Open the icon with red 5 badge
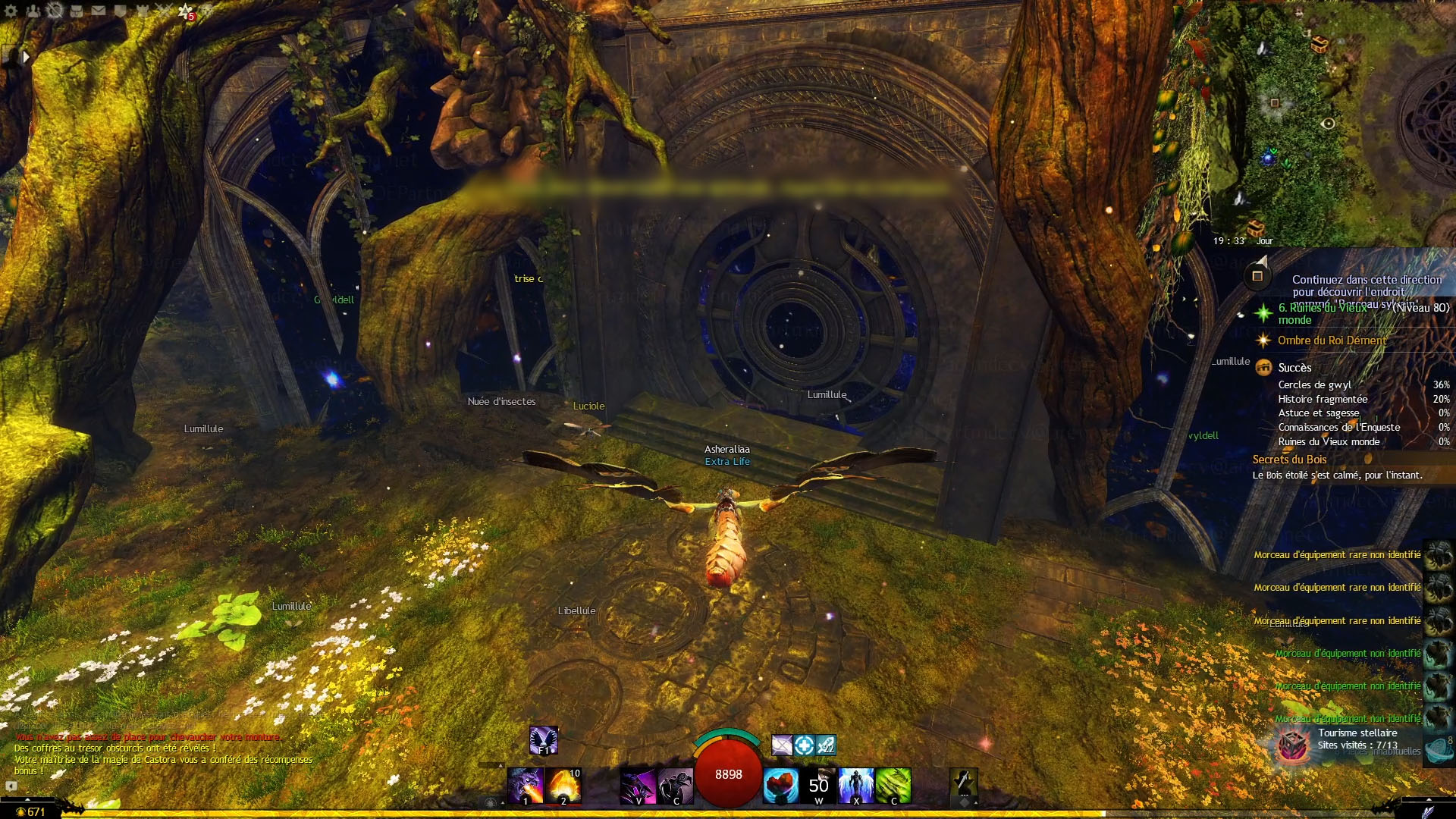 [x=186, y=11]
